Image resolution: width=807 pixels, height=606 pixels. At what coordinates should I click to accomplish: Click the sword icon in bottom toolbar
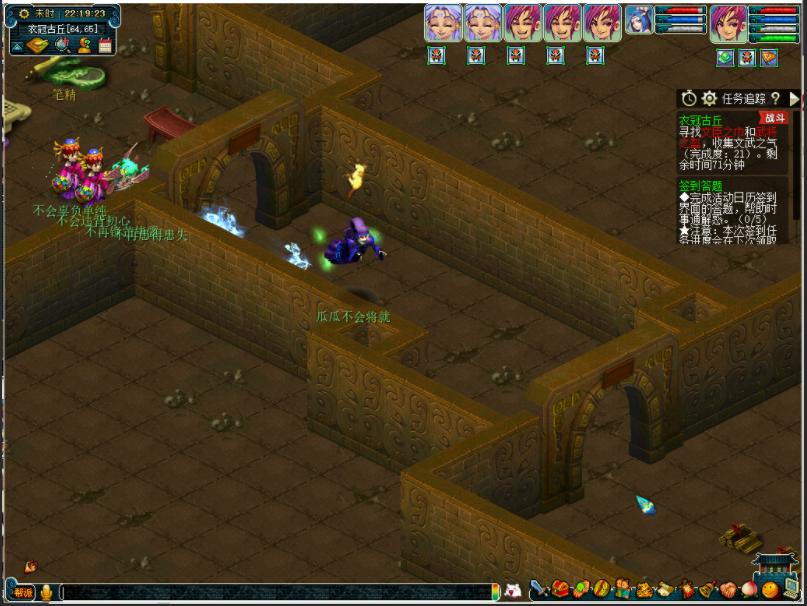540,588
